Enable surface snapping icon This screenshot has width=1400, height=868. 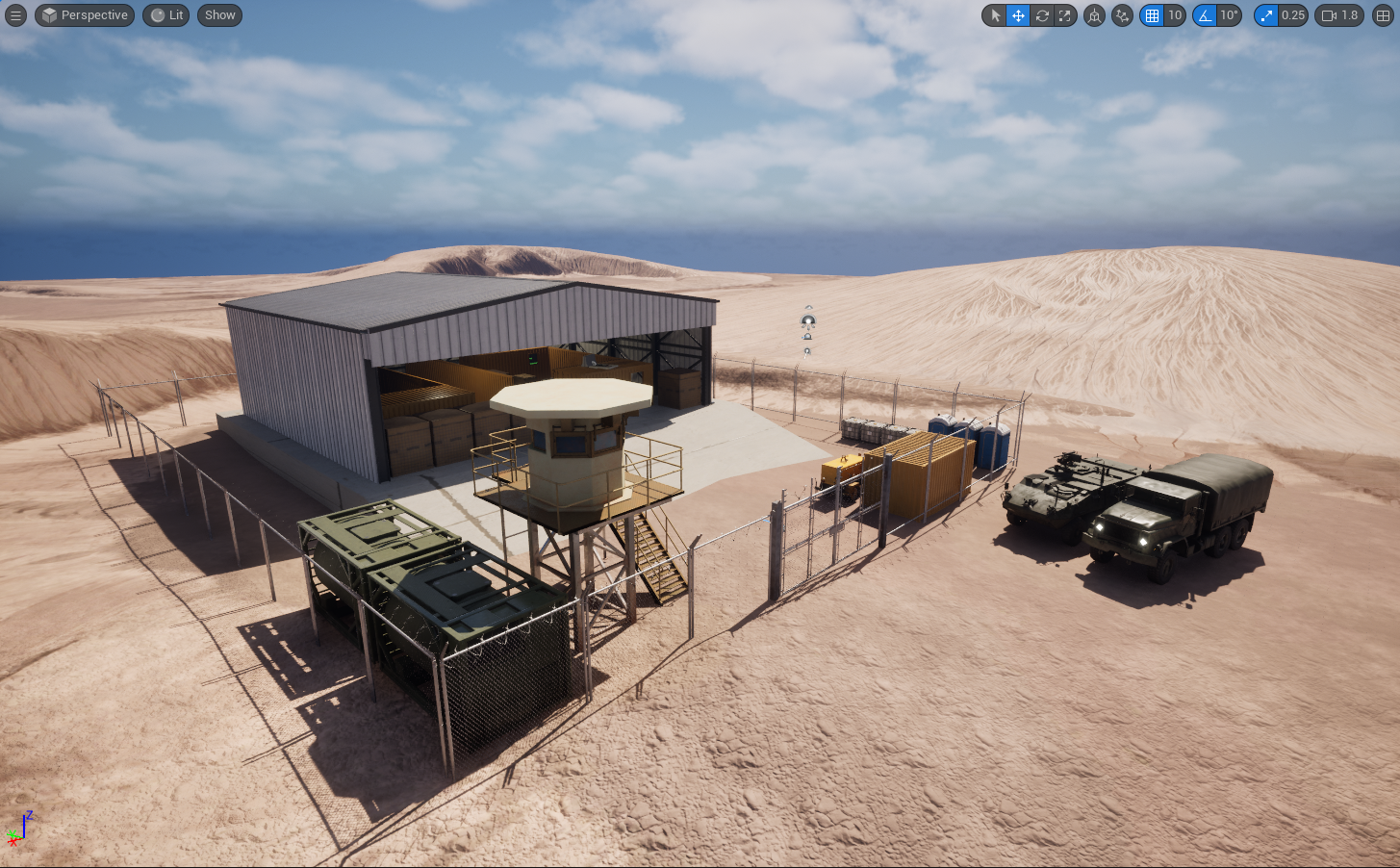(x=1121, y=15)
